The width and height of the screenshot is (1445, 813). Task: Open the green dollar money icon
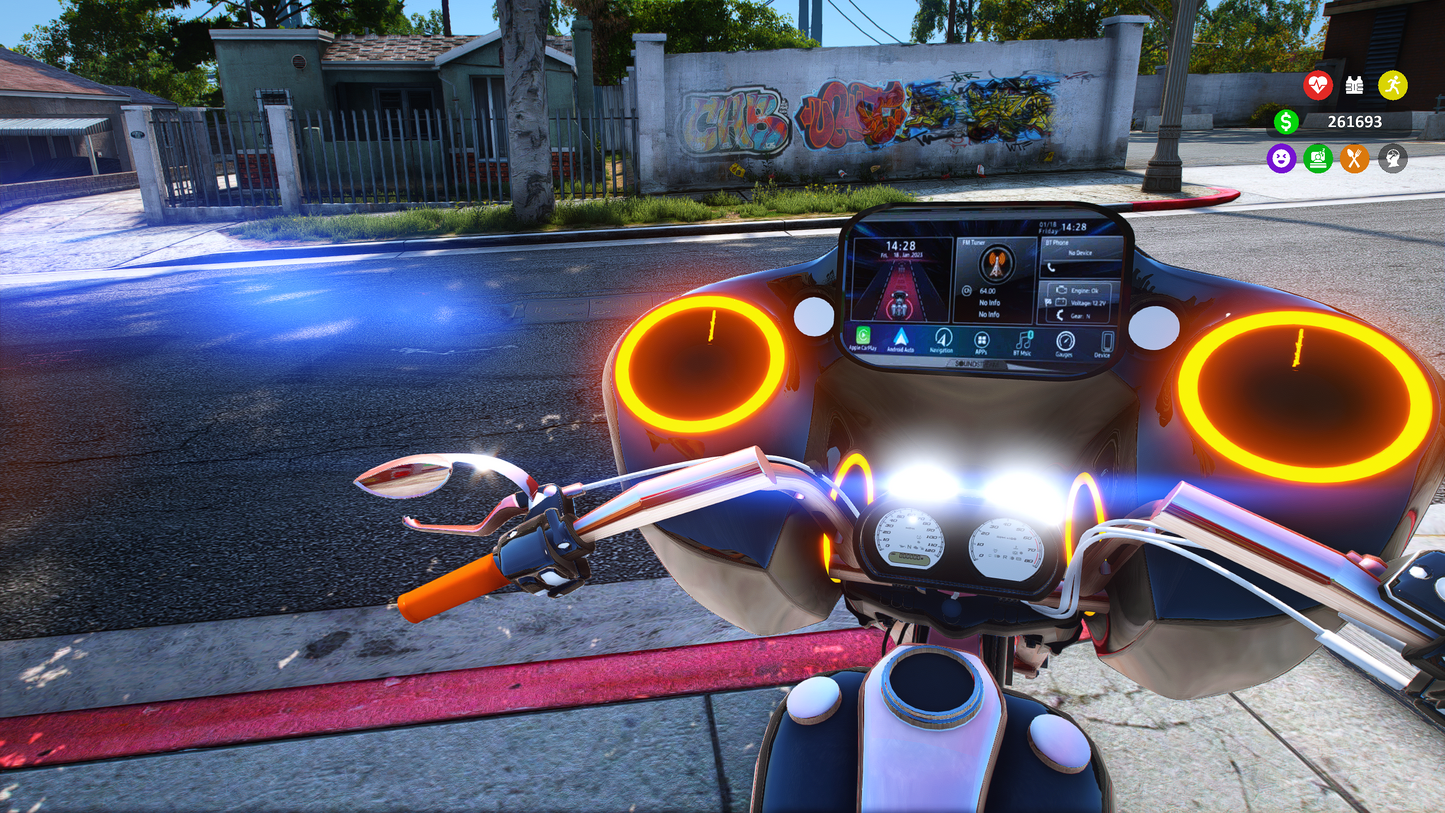click(x=1286, y=122)
